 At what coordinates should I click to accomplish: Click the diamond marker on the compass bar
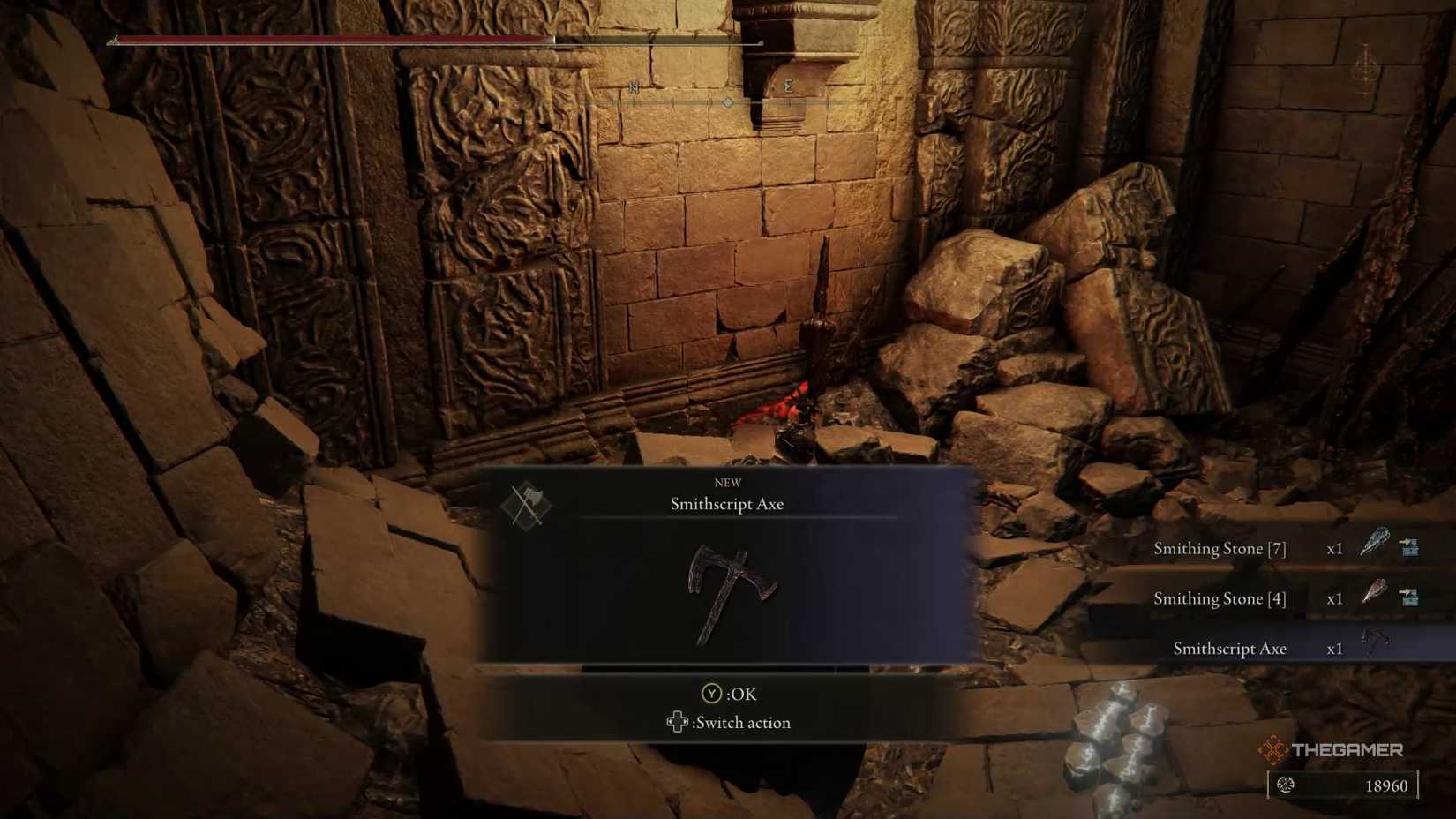727,102
